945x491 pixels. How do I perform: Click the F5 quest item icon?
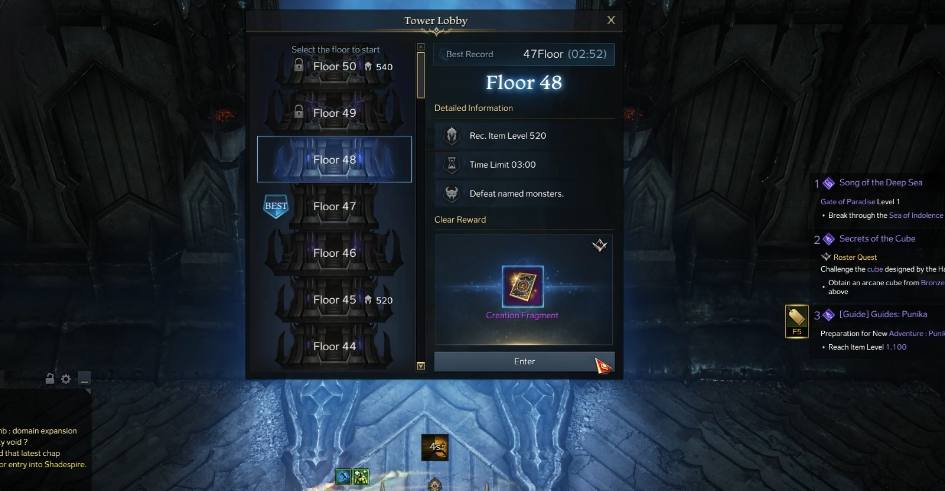tap(797, 320)
